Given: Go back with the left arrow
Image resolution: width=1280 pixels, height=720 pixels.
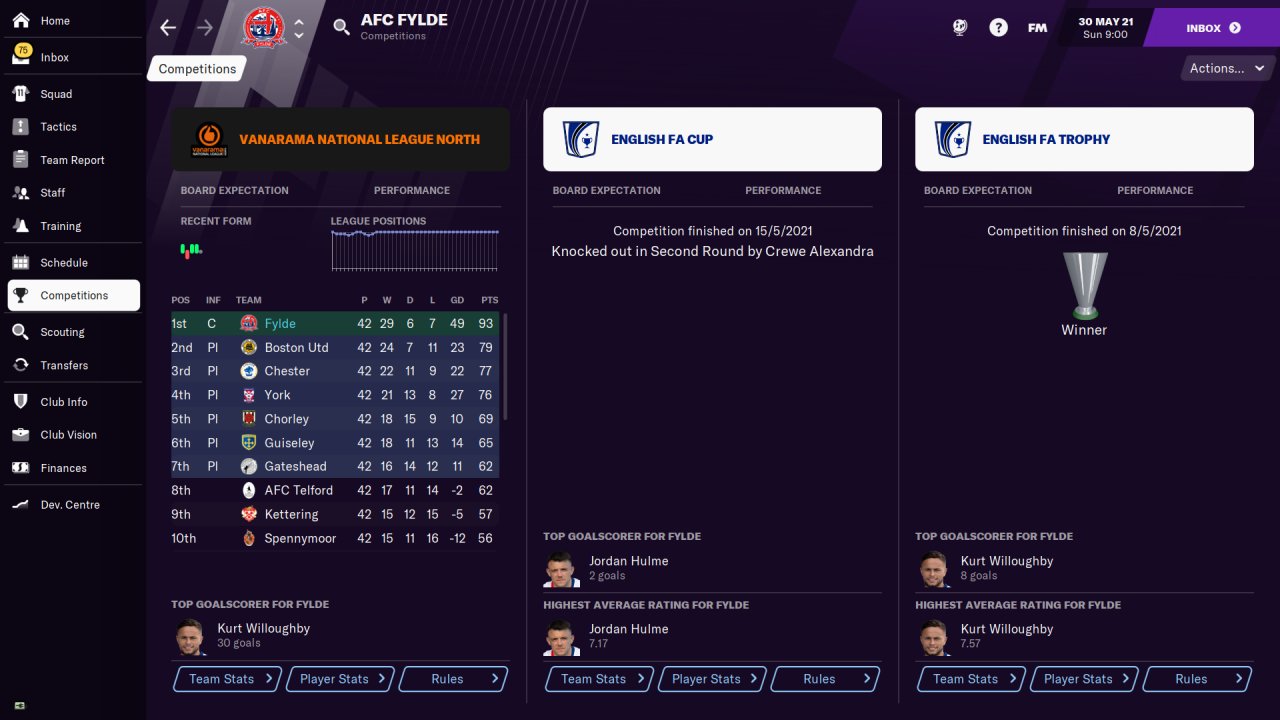Looking at the screenshot, I should [x=168, y=28].
